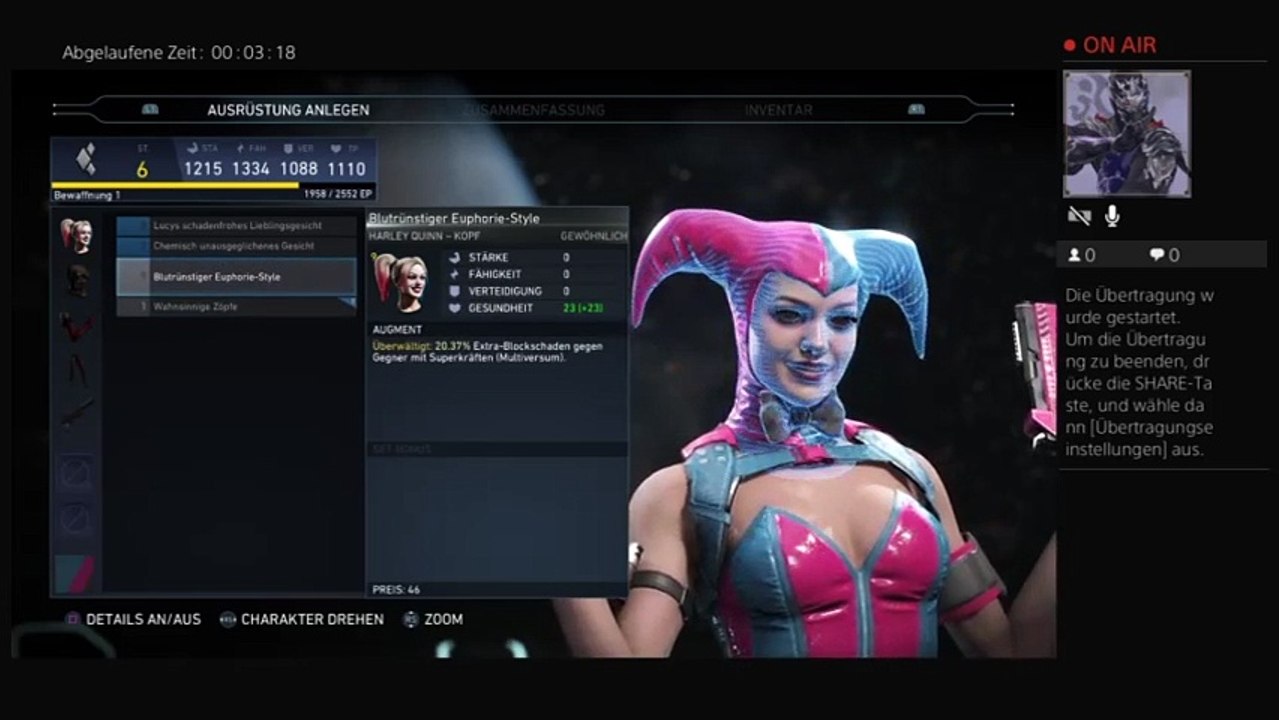Open the pink and teal shader slot
Viewport: 1279px width, 720px height.
(x=76, y=574)
